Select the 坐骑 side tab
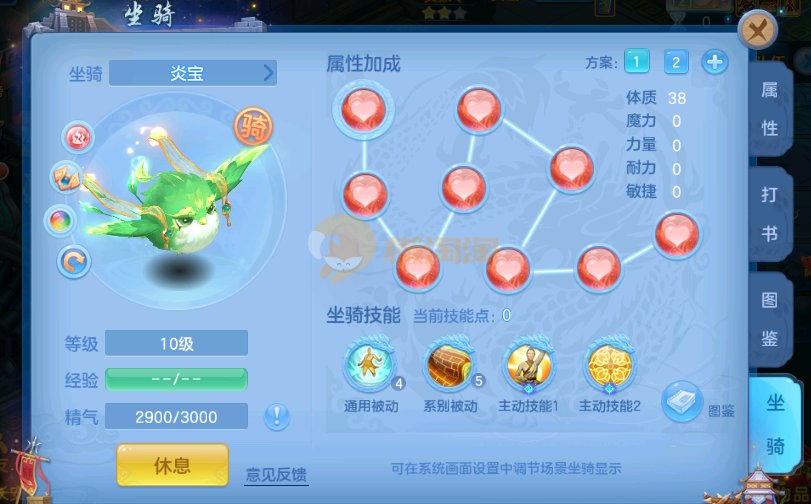811x504 pixels. click(775, 423)
